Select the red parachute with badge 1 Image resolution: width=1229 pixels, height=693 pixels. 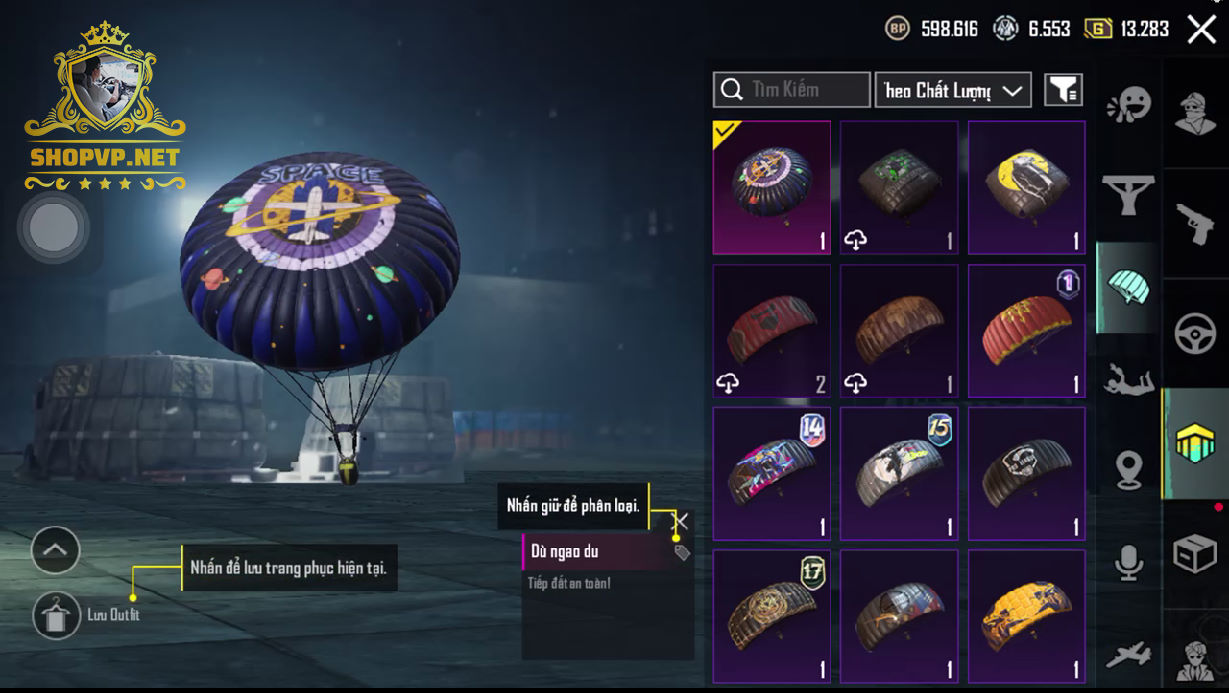tap(1026, 330)
